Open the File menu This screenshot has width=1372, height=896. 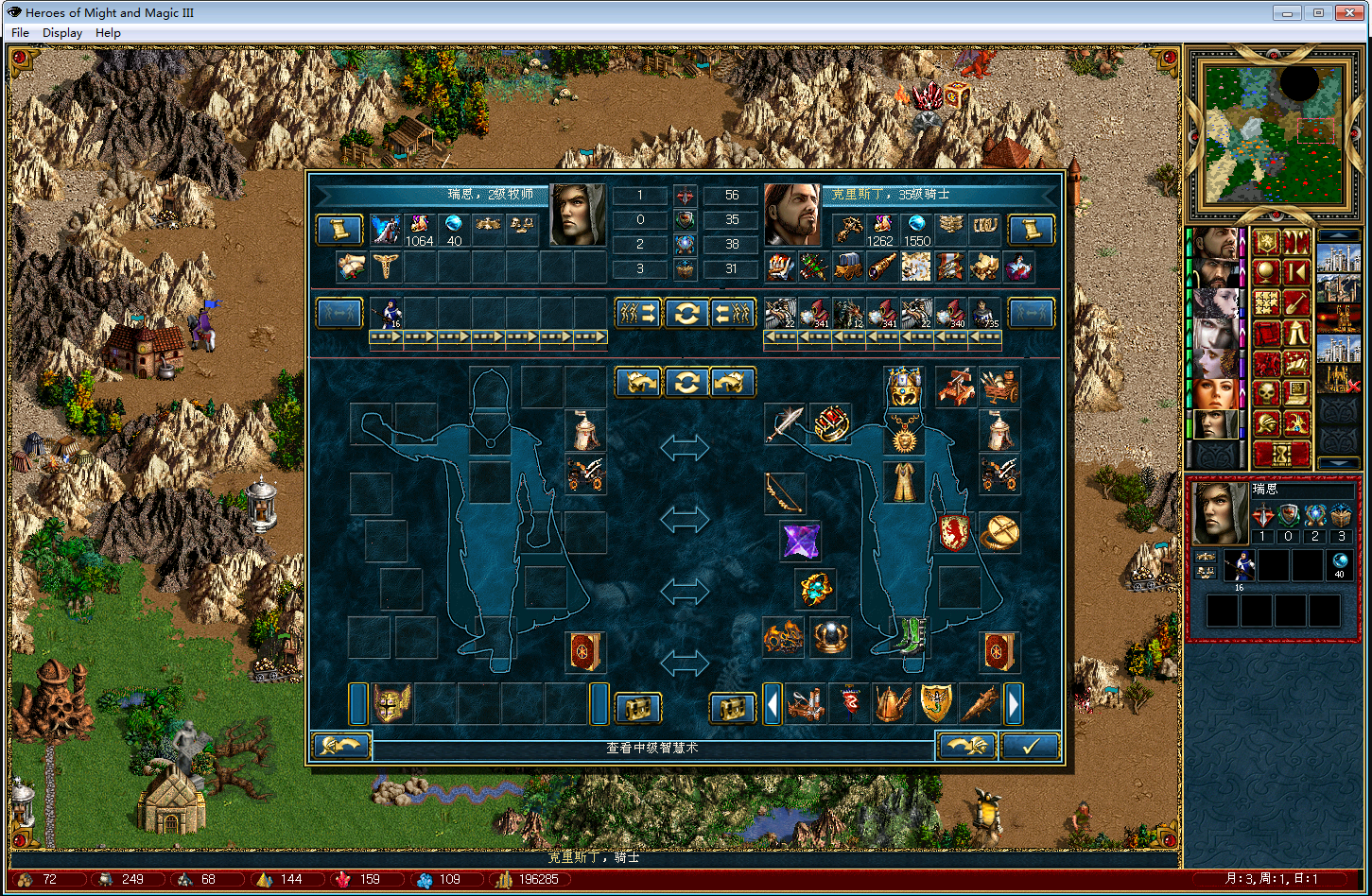[20, 32]
